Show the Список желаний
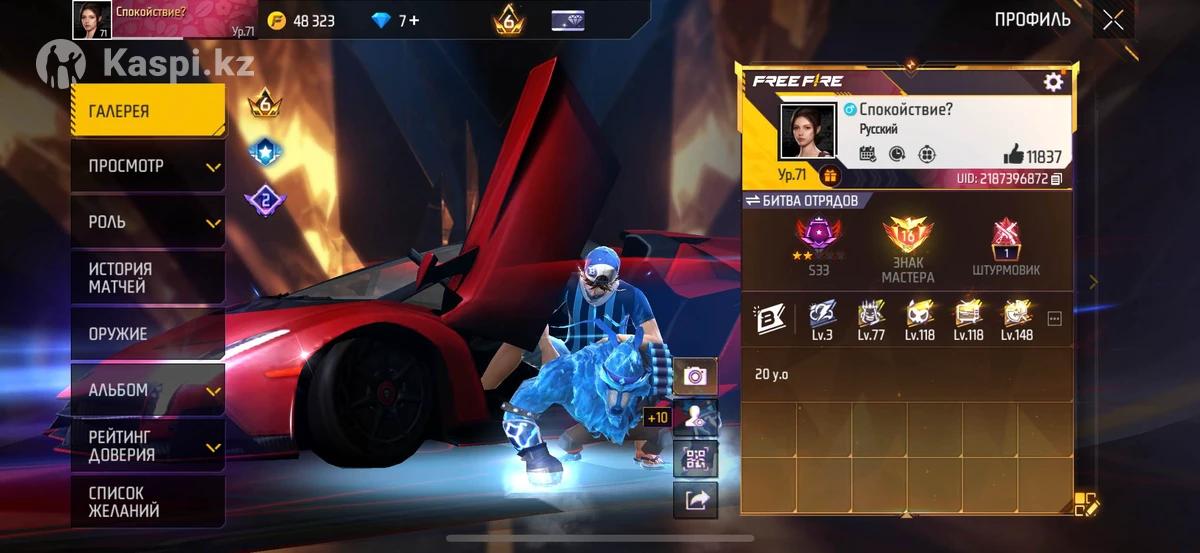This screenshot has width=1200, height=553. [x=148, y=502]
